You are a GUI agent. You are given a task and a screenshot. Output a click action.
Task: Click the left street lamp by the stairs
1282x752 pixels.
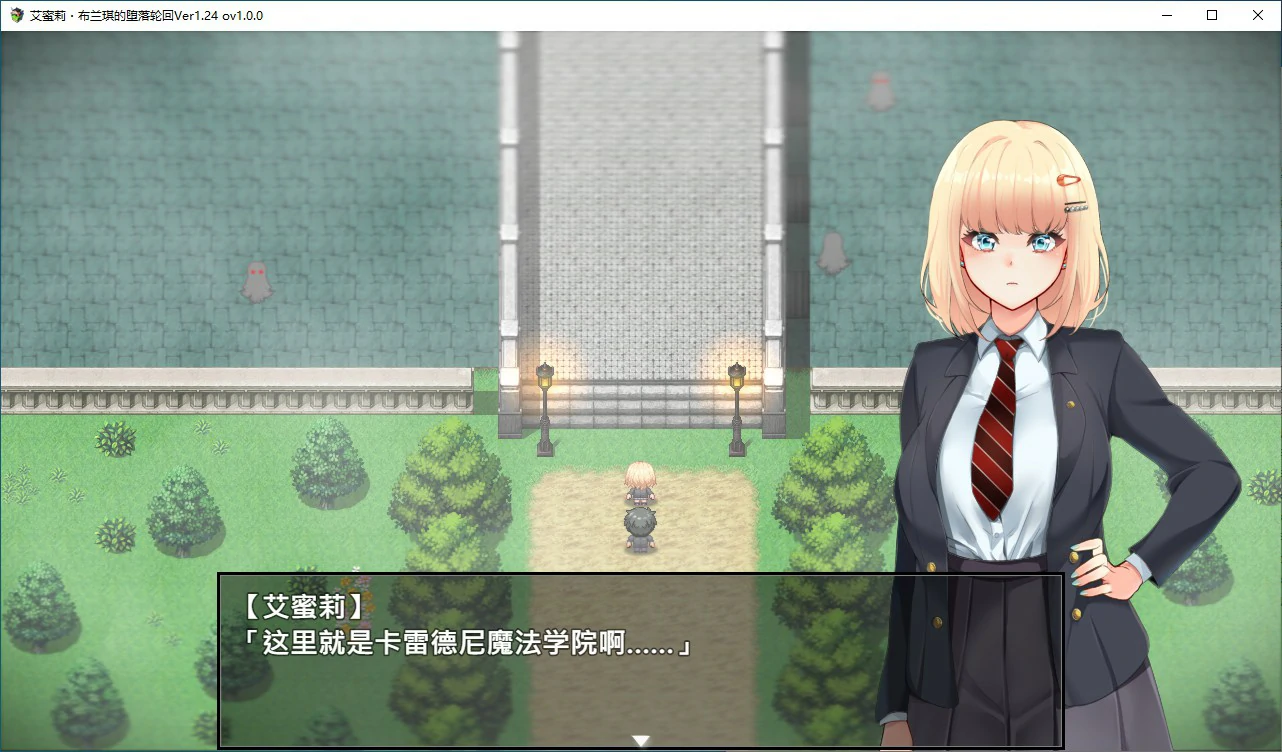click(544, 400)
